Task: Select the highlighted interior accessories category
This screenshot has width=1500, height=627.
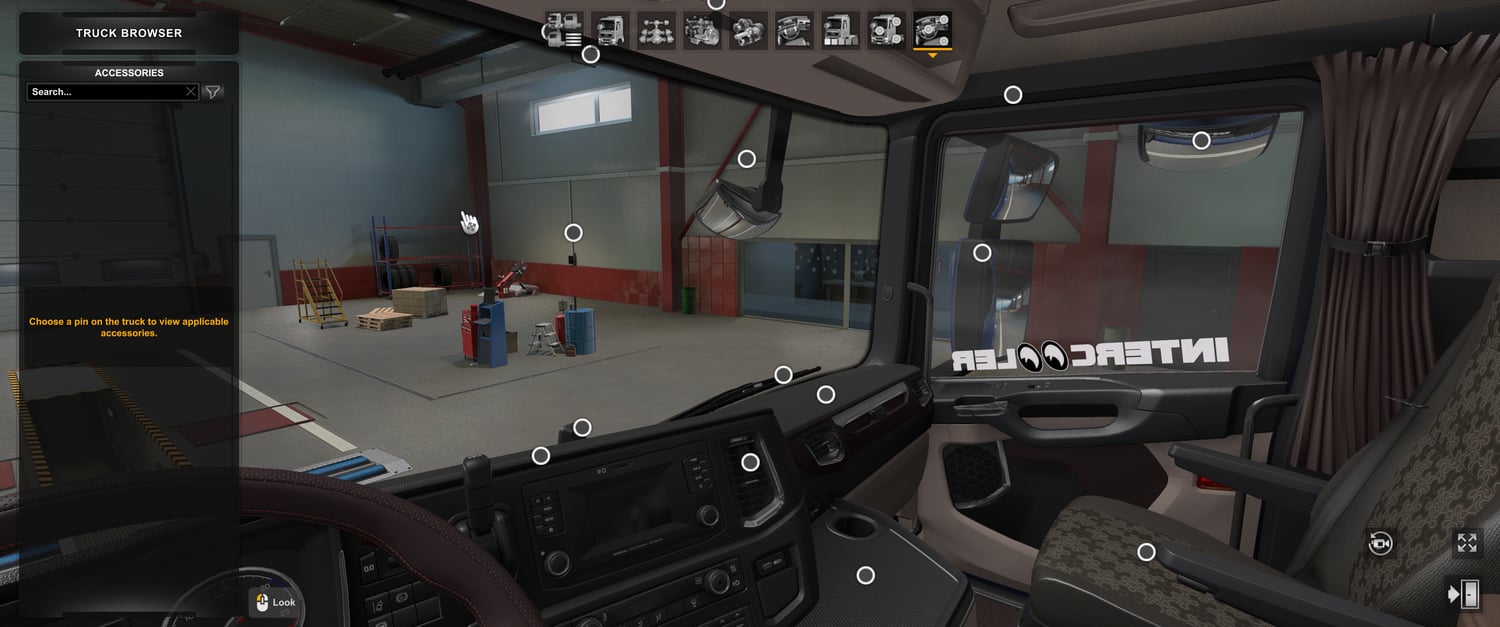Action: coord(932,30)
